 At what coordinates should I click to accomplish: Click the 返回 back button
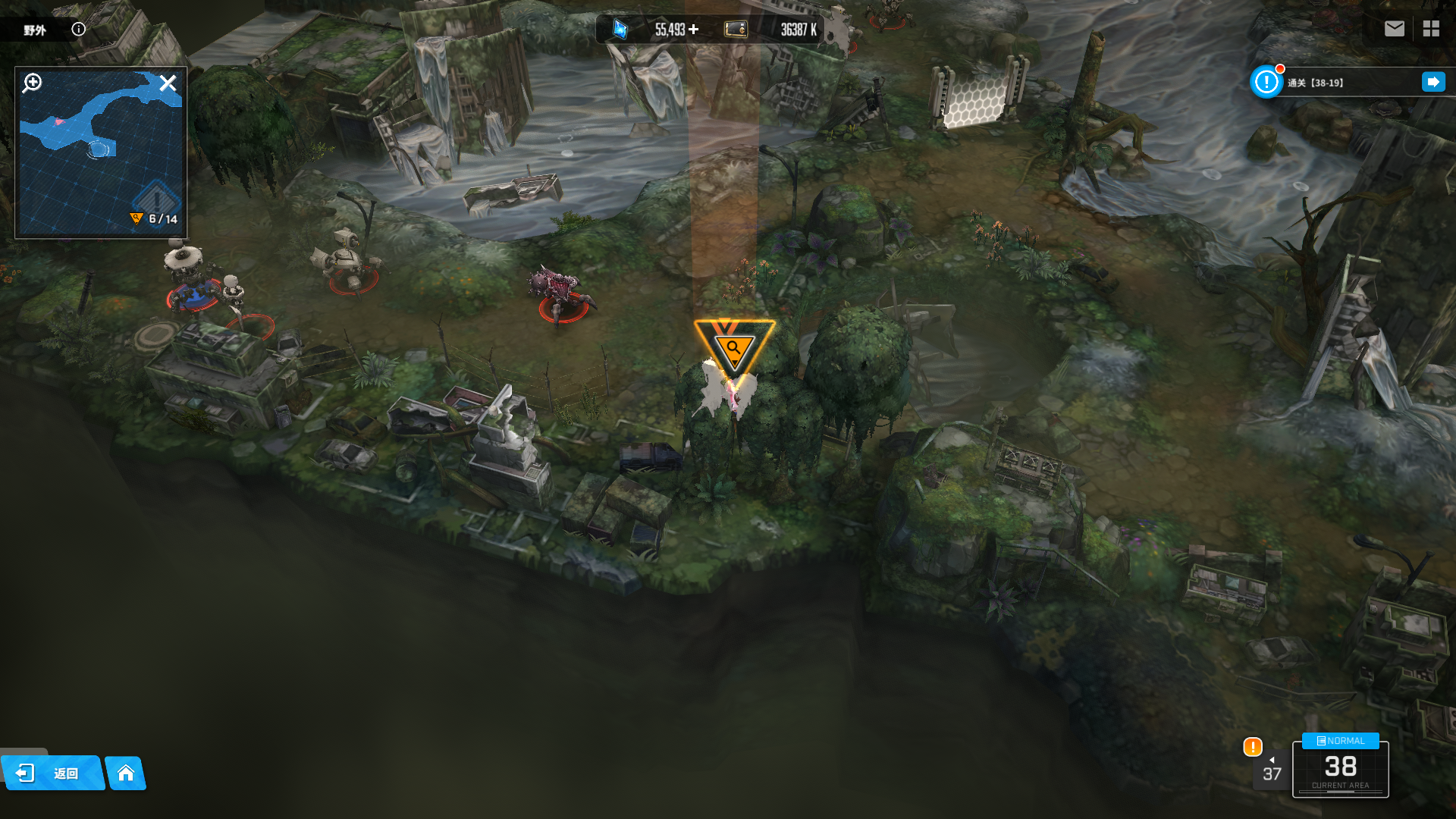tap(52, 773)
